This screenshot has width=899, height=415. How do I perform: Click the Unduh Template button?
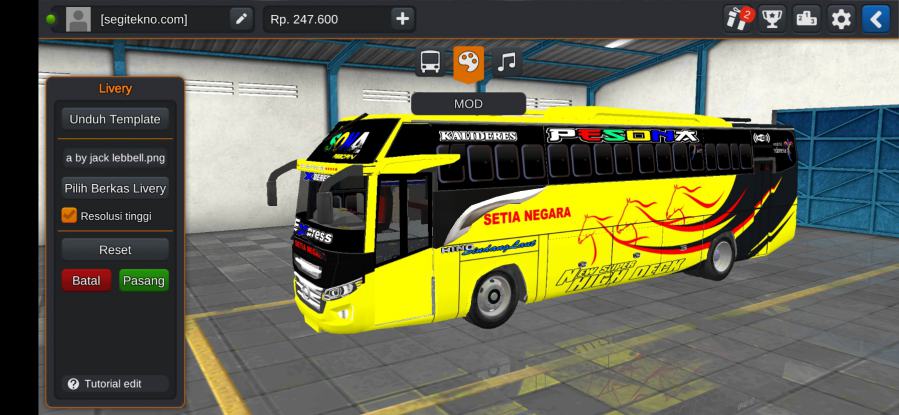114,119
